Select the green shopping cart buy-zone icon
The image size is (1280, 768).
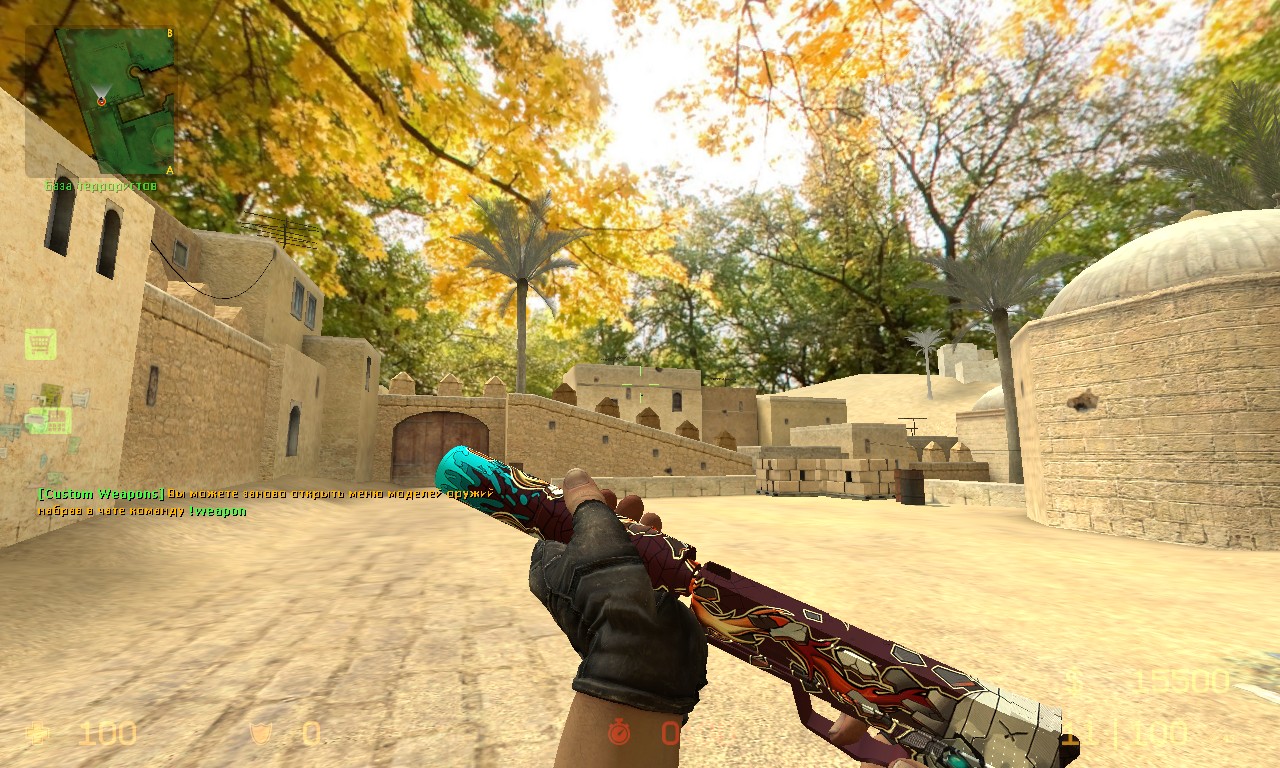pyautogui.click(x=40, y=344)
